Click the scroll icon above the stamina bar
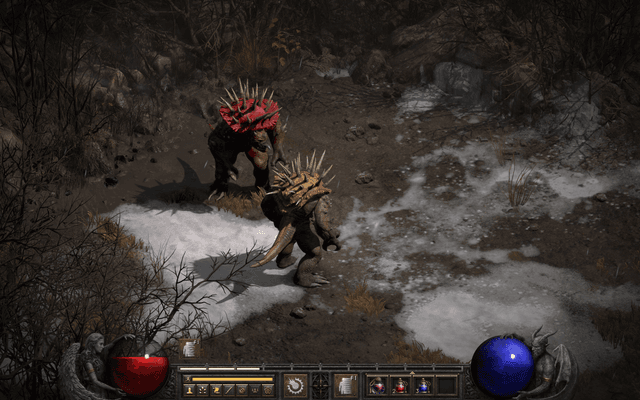 click(189, 350)
